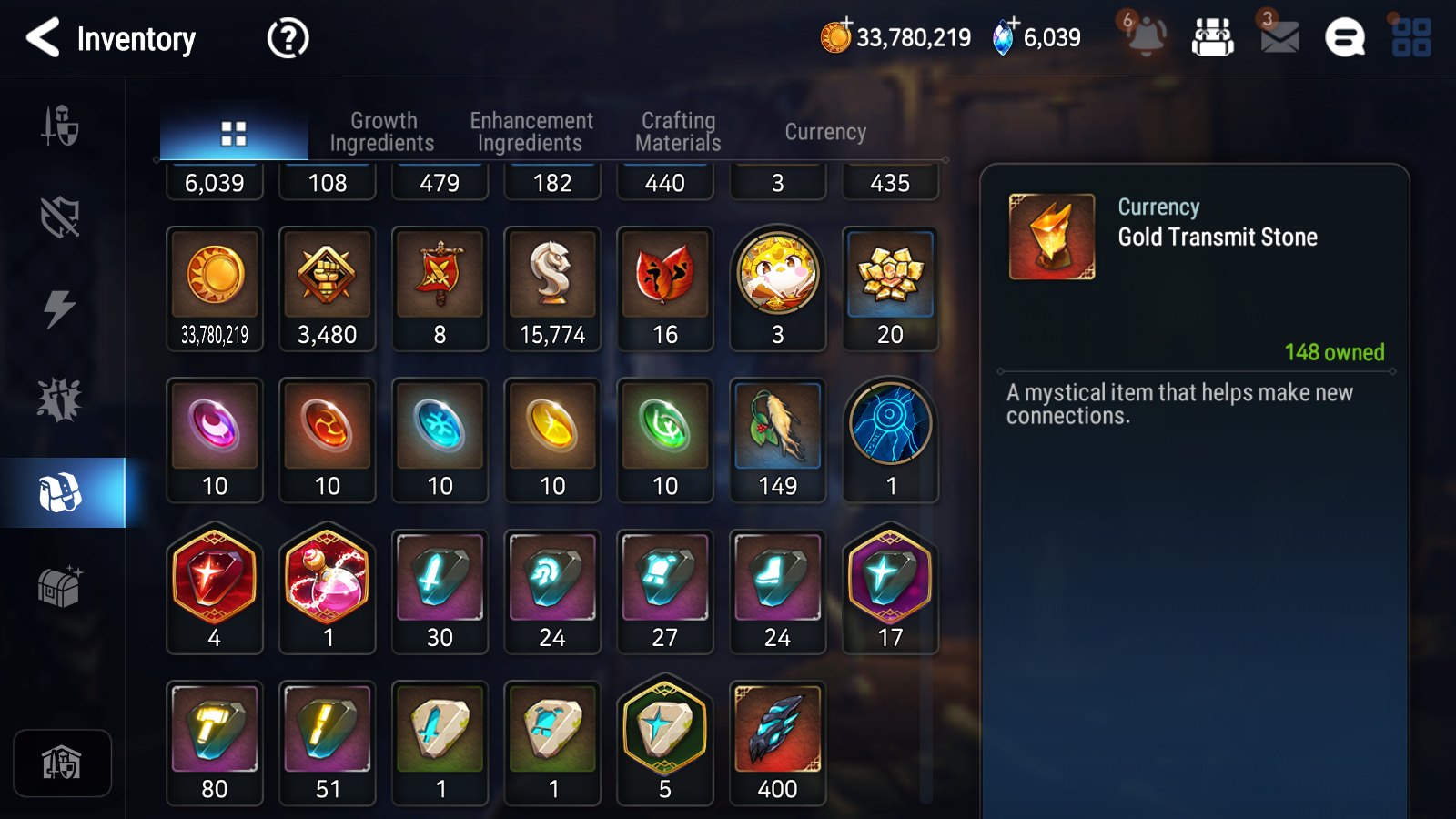
Task: Select the yellow rune stone slot
Action: tap(552, 440)
